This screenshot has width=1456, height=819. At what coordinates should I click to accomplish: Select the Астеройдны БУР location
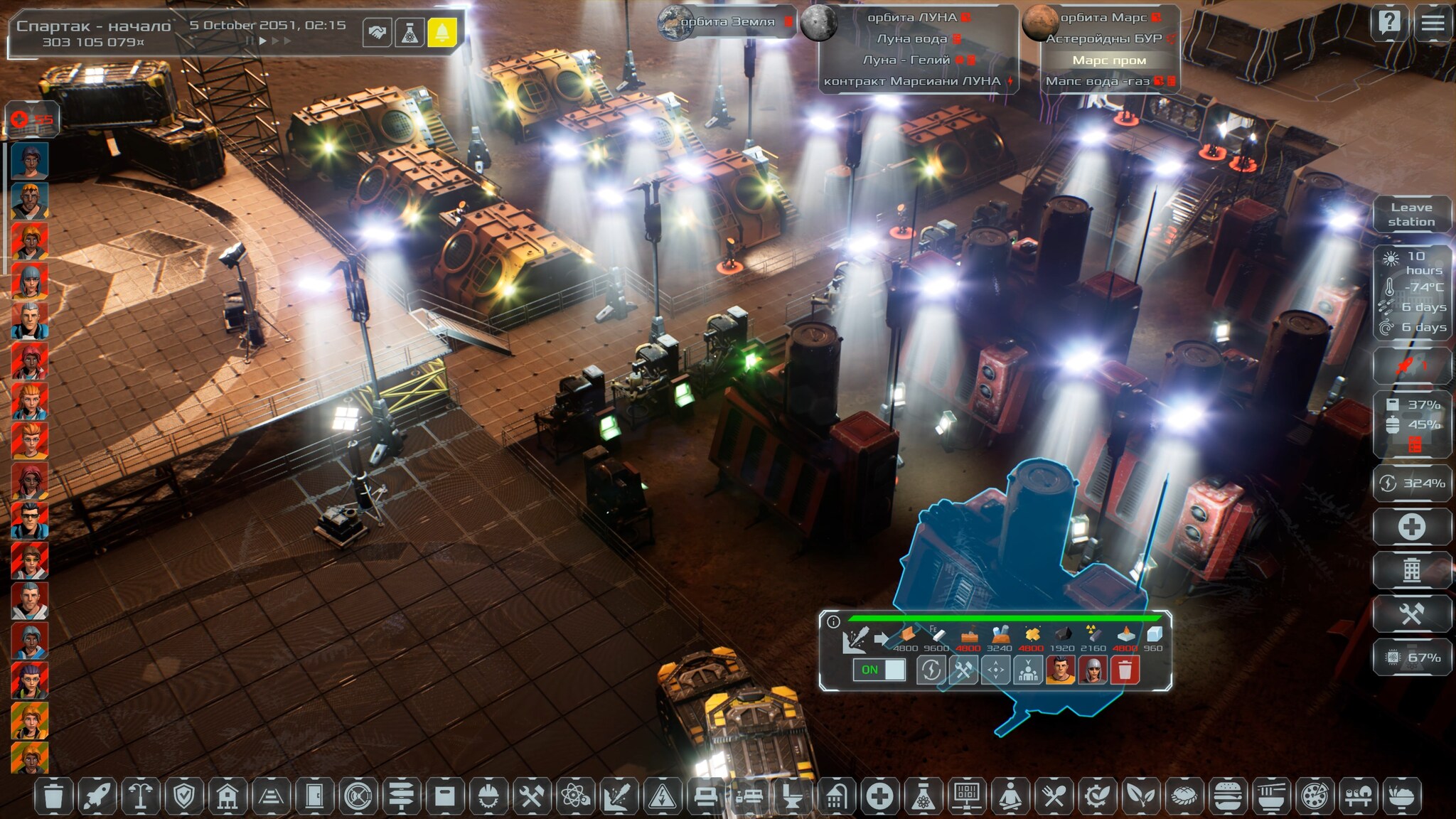(x=1103, y=38)
